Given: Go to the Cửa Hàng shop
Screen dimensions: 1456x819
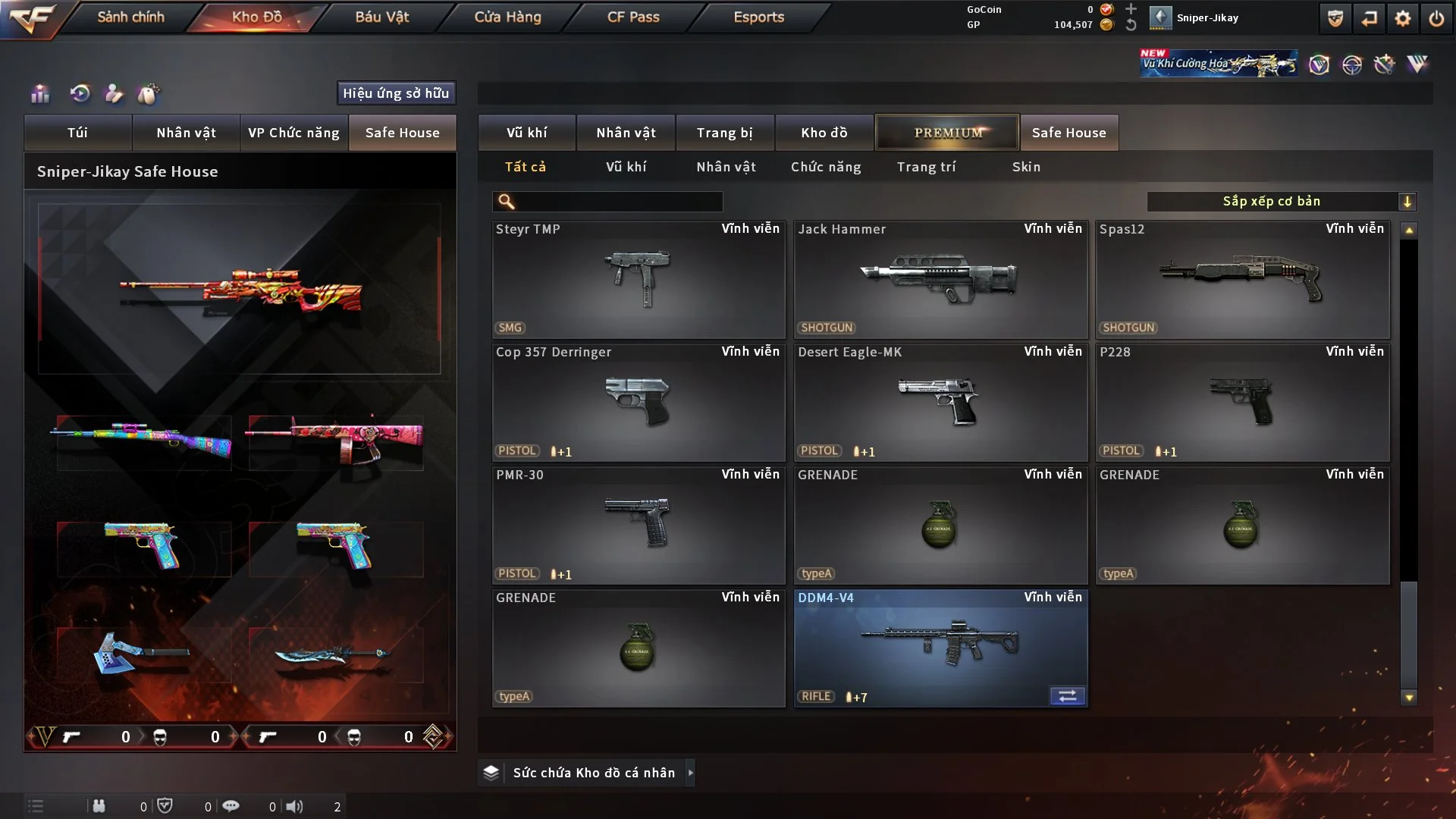Looking at the screenshot, I should (x=507, y=17).
